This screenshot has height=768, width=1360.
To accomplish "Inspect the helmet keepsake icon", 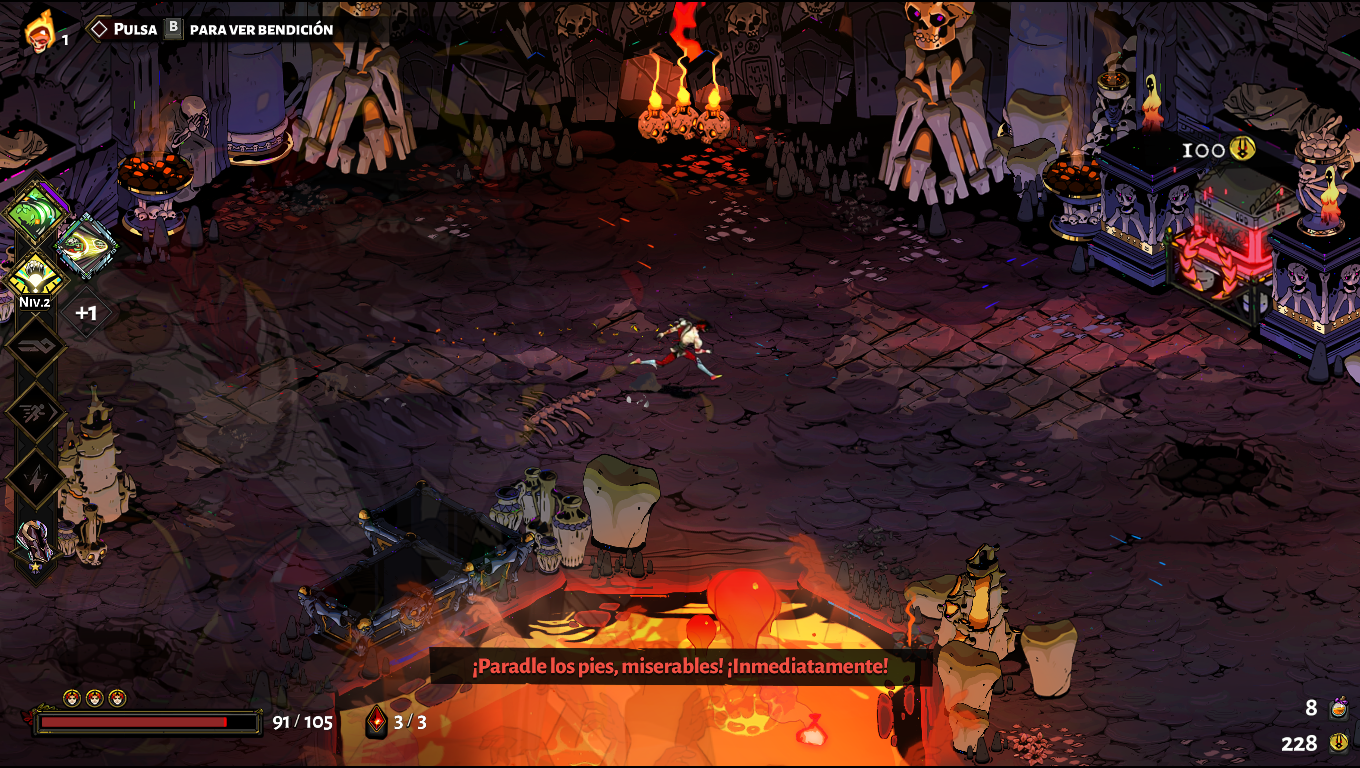I will click(35, 544).
